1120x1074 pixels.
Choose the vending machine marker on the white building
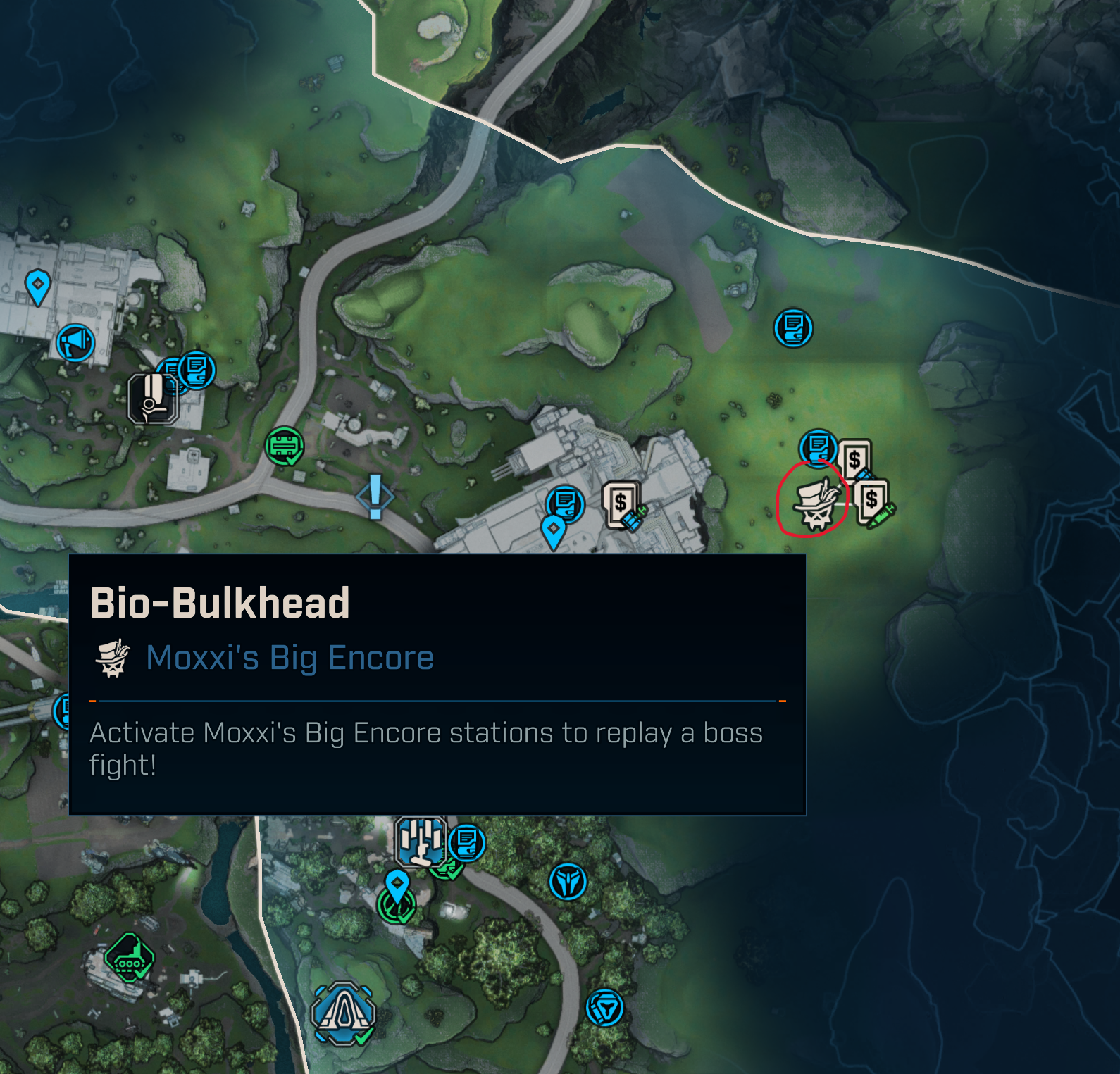pyautogui.click(x=623, y=505)
